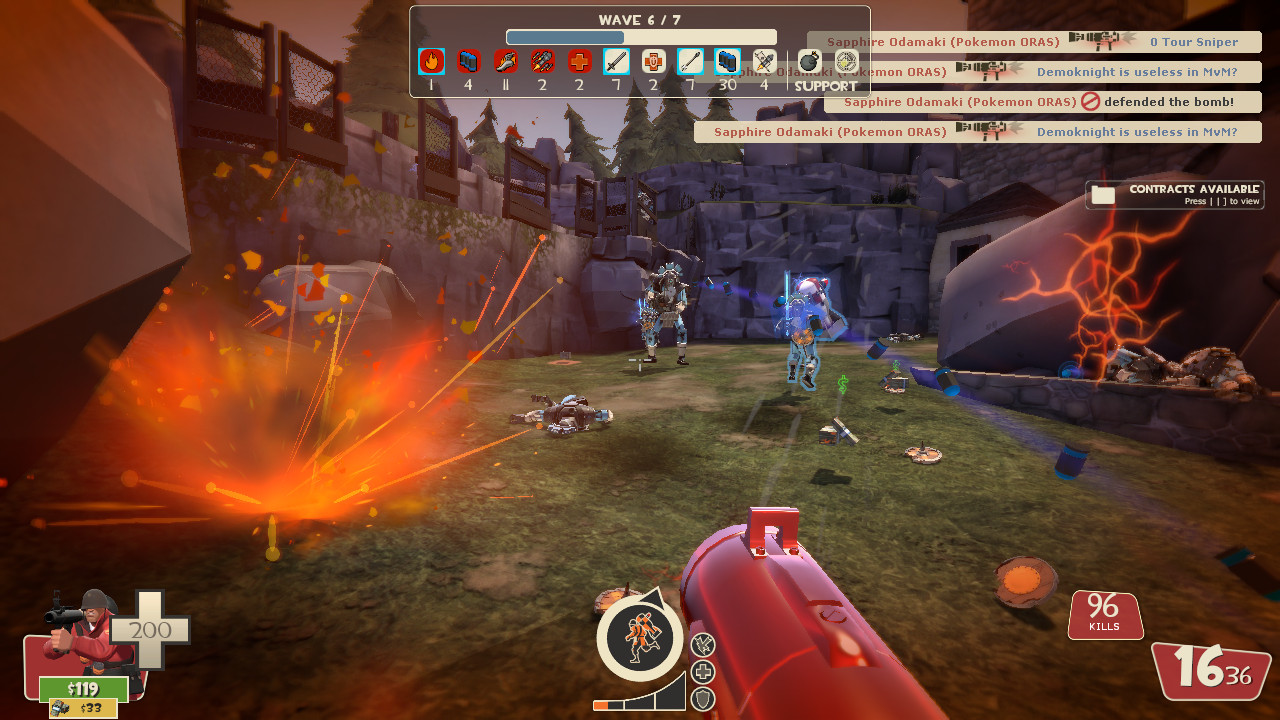Click the Medic cross wave icon
1280x720 pixels.
pyautogui.click(x=578, y=62)
